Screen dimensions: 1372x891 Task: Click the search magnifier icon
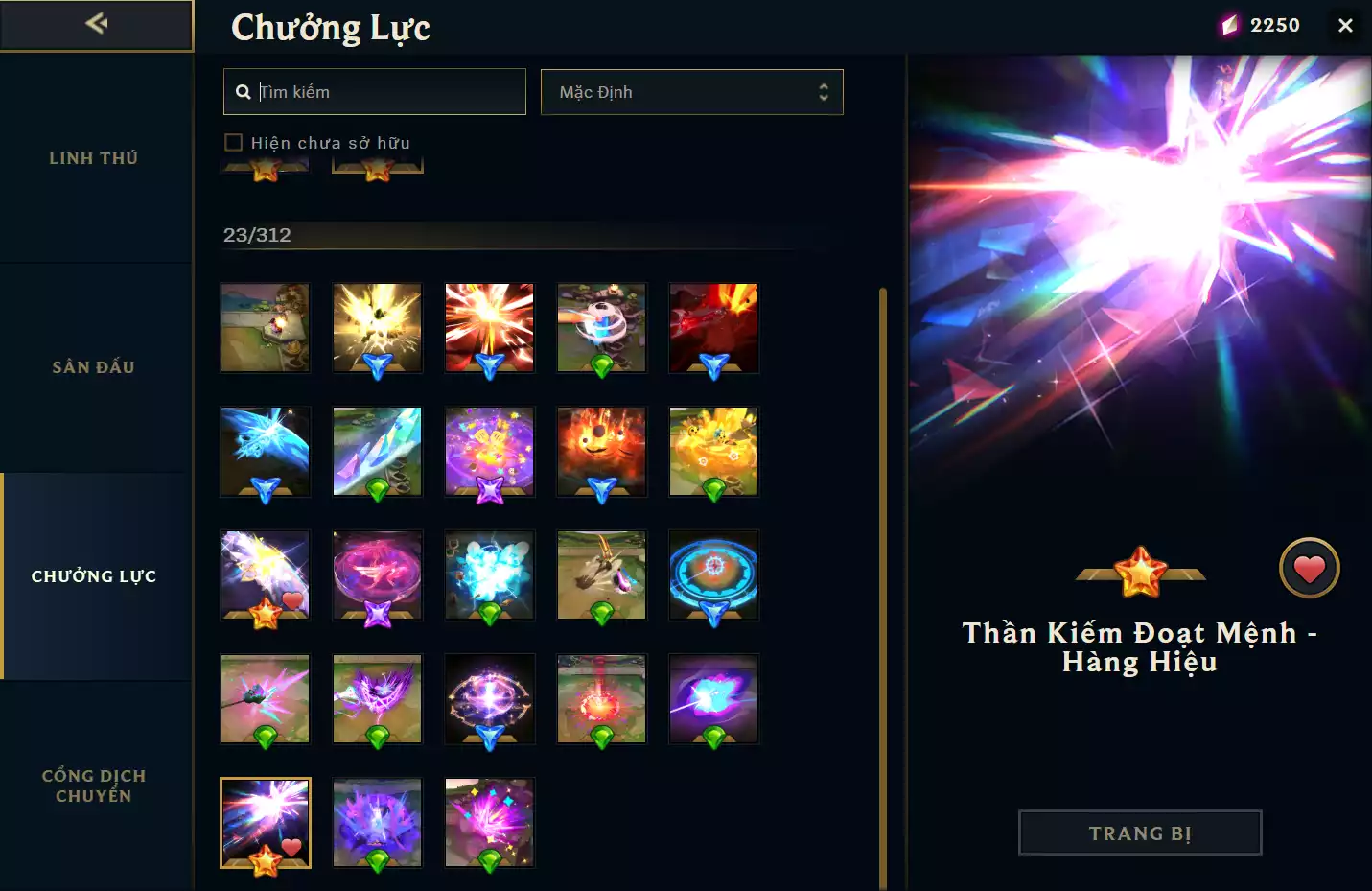pyautogui.click(x=243, y=91)
